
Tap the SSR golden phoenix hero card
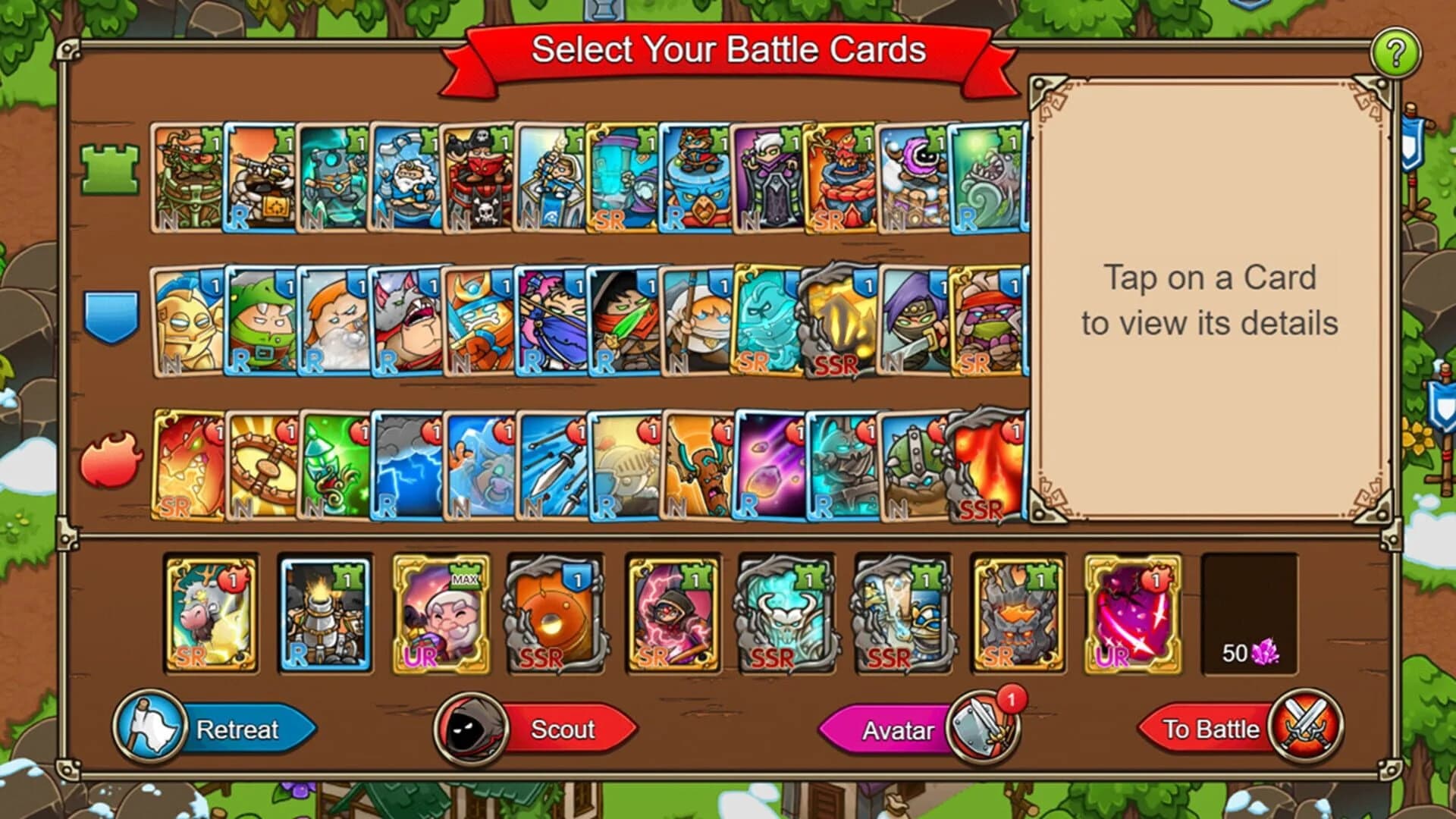pos(838,318)
